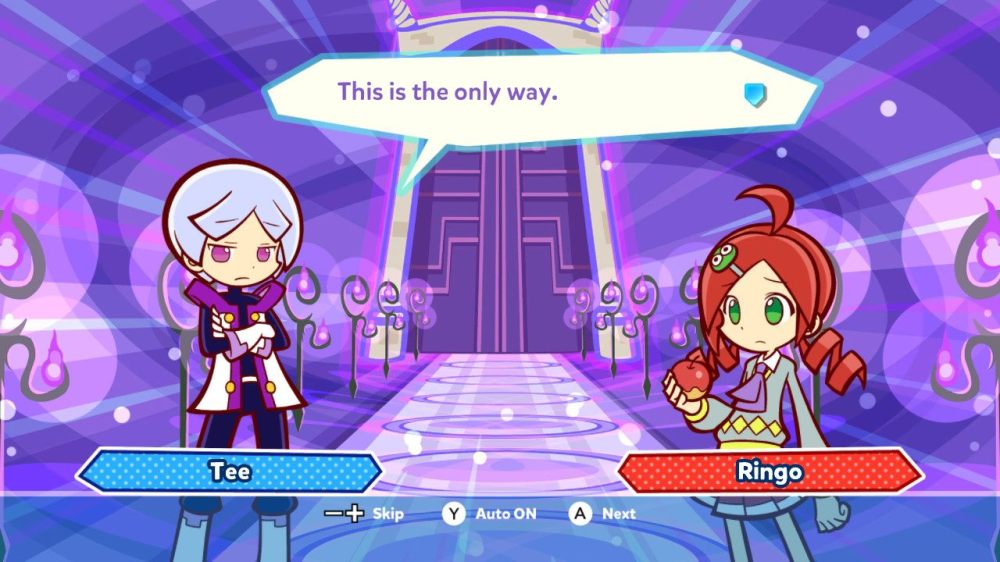1000x562 pixels.
Task: Continue the dialogue by clicking "This is the only way."
Action: 447,92
